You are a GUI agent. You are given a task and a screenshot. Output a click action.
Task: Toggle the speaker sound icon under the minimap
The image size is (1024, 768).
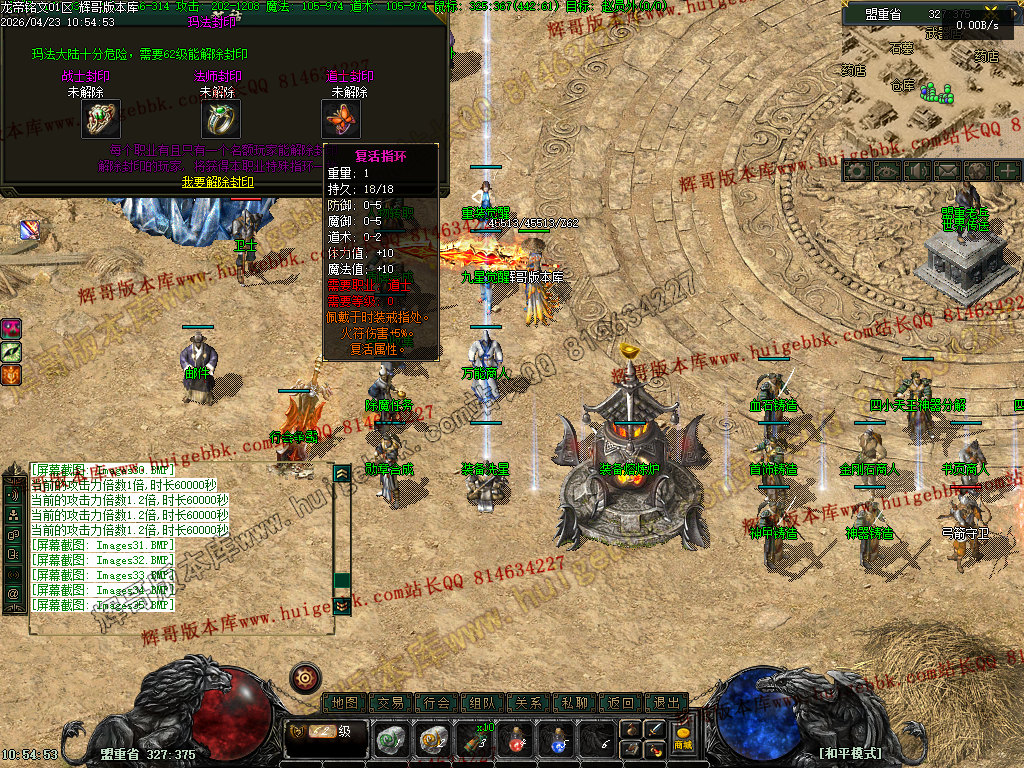point(915,171)
